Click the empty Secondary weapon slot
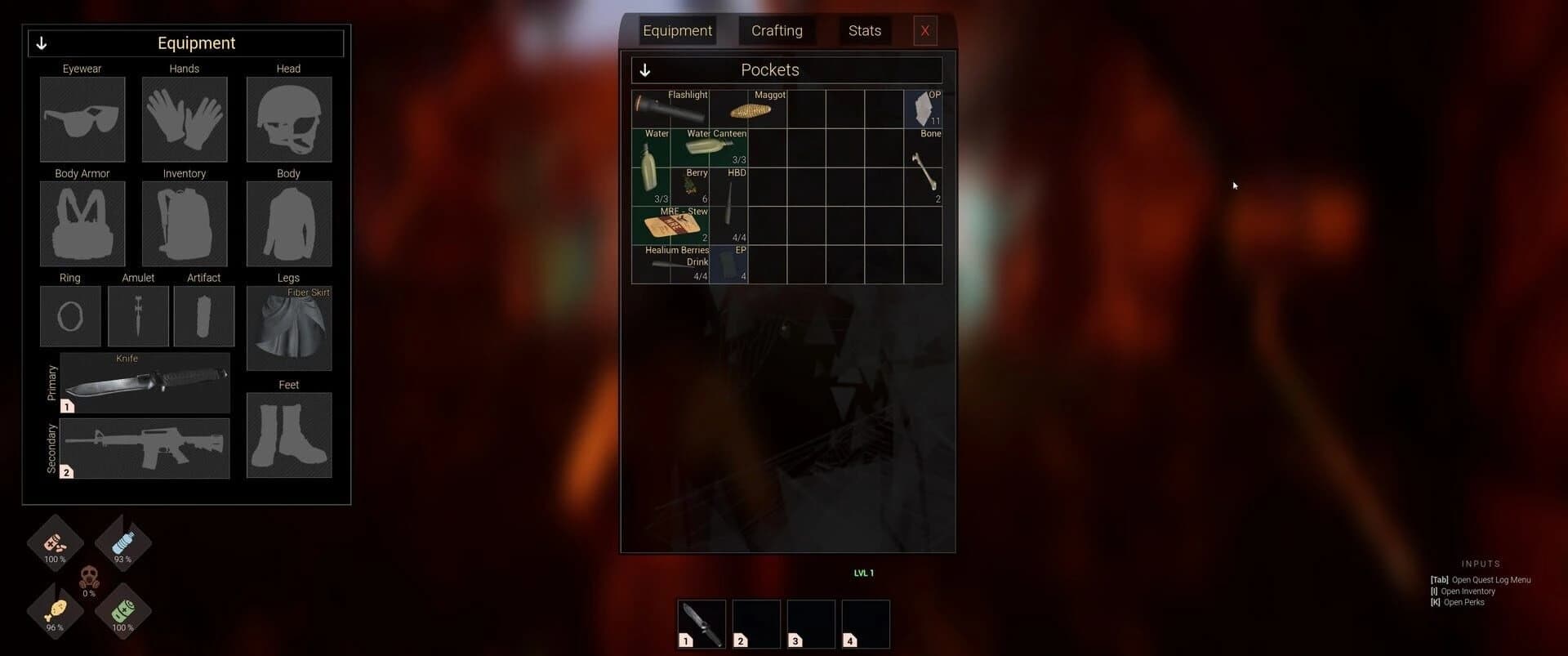This screenshot has height=656, width=1568. [145, 448]
